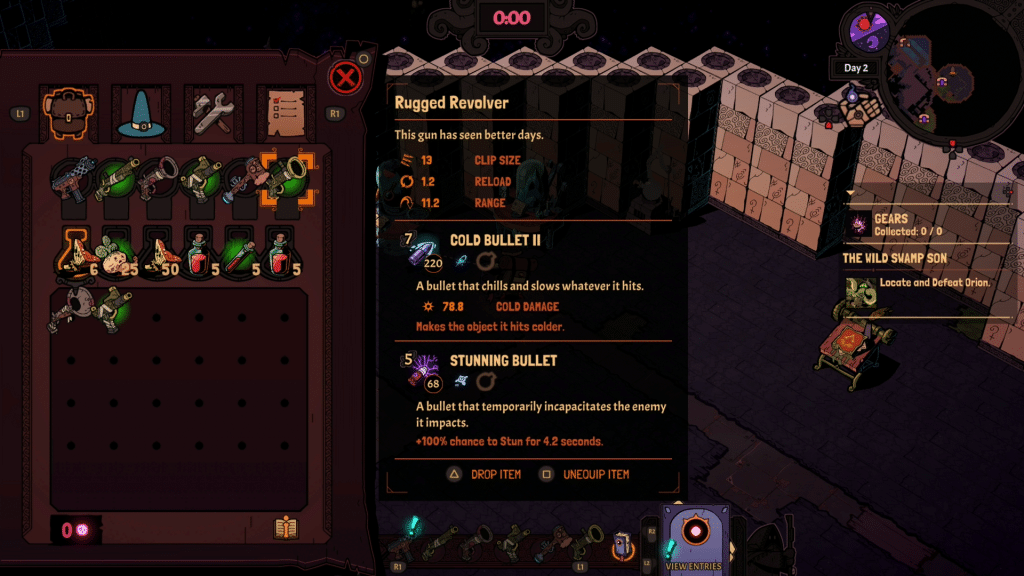Close the inventory with the red X

click(344, 77)
